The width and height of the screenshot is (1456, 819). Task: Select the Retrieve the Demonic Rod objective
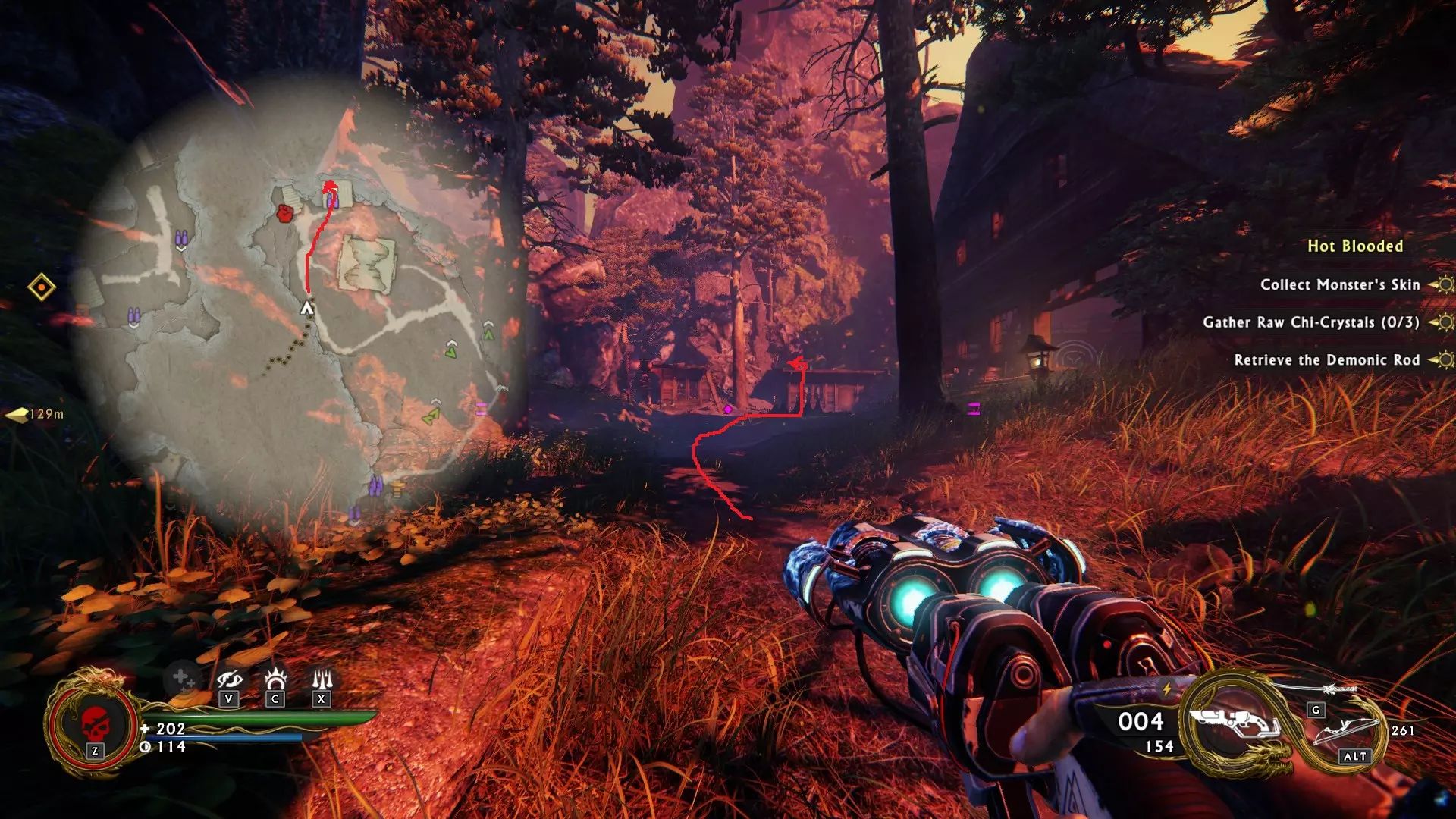click(1326, 360)
